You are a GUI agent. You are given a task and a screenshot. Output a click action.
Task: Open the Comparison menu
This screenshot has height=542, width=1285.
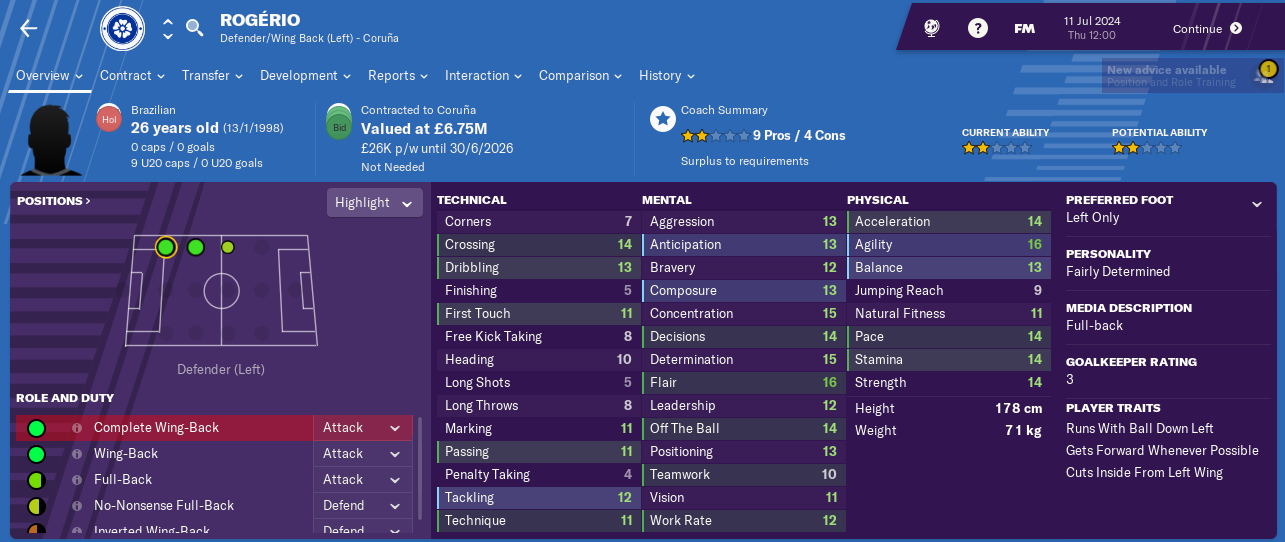click(x=580, y=76)
